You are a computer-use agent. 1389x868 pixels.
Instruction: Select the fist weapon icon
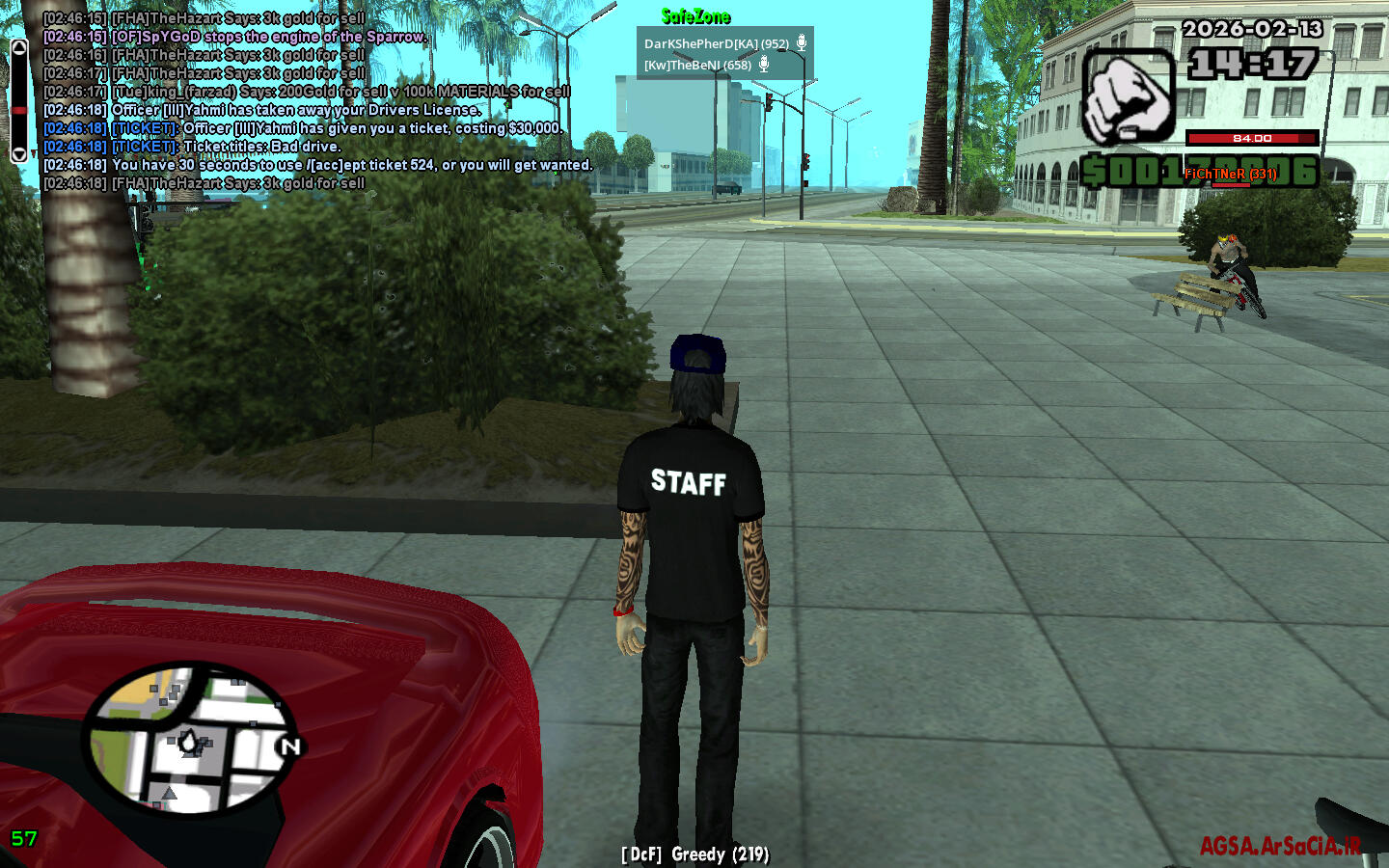pos(1128,97)
